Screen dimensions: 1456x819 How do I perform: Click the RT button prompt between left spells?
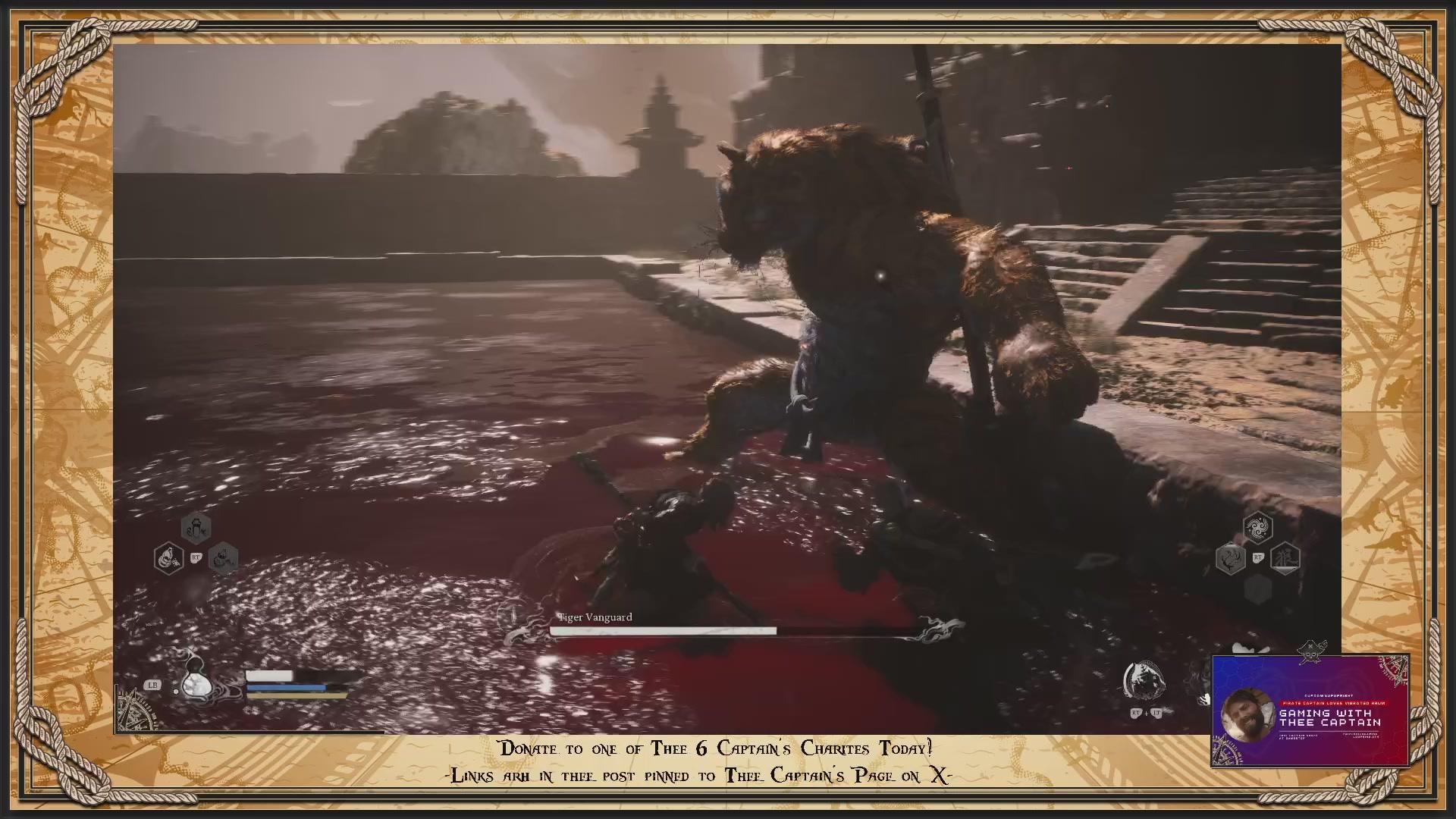pyautogui.click(x=195, y=559)
